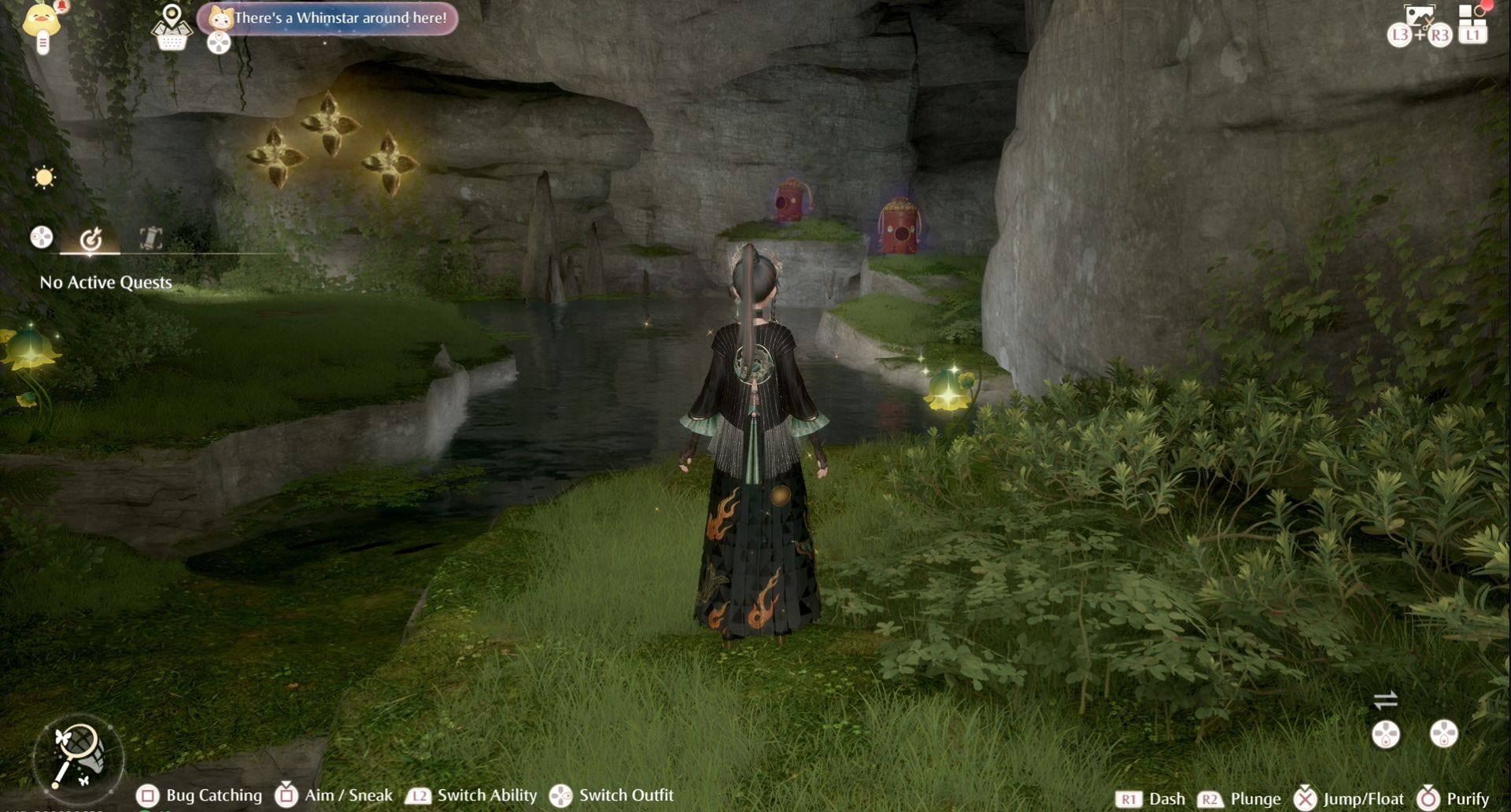Open the map pin with basket icon

[172, 28]
